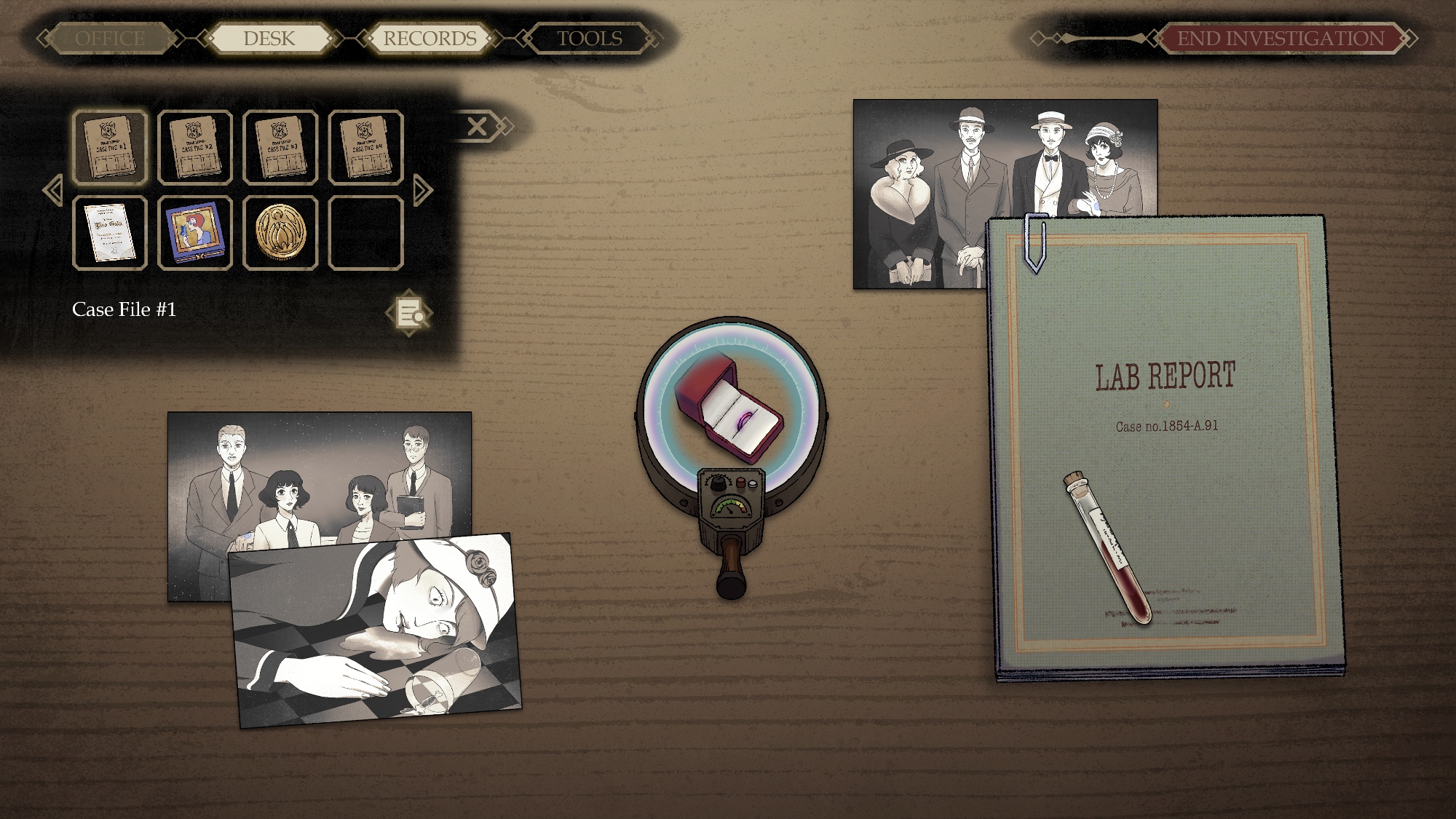
Task: Show next inventory page with right arrow
Action: point(422,191)
